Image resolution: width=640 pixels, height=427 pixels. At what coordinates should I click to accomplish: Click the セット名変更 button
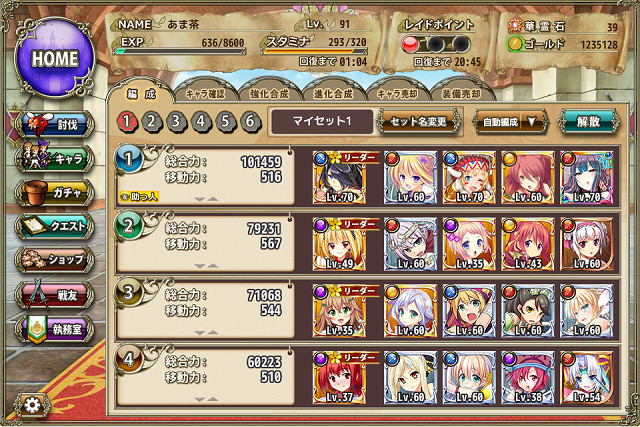tap(418, 122)
